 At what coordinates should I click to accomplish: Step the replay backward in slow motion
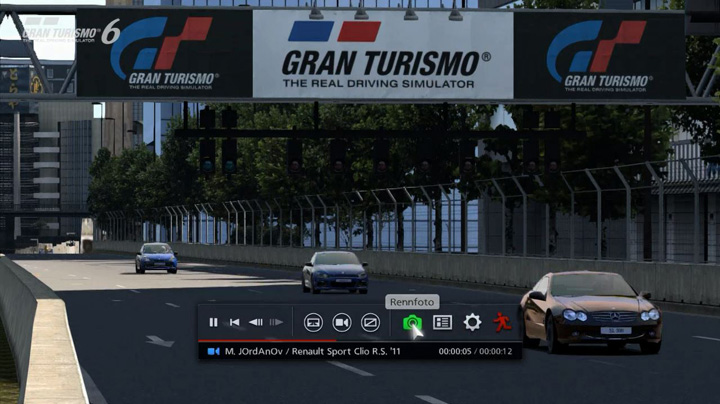pyautogui.click(x=255, y=322)
